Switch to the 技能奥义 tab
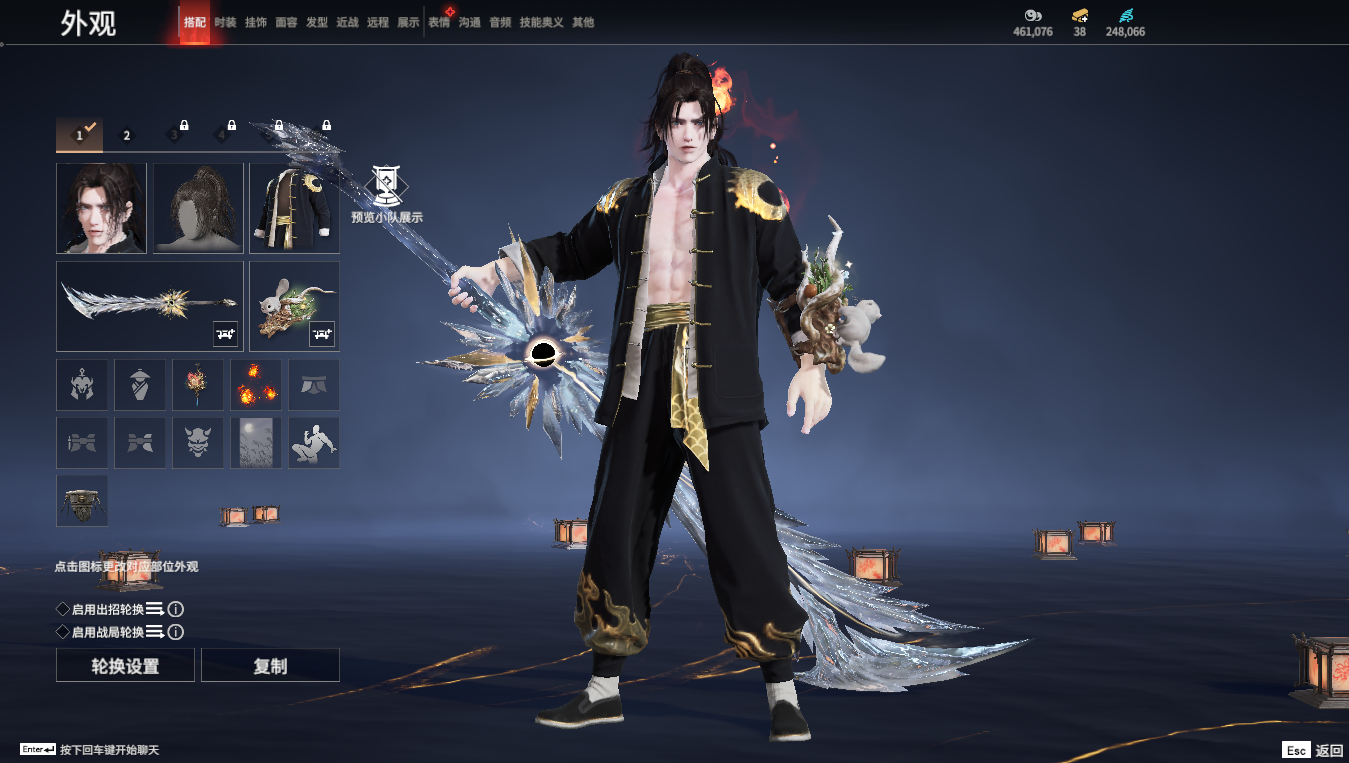The width and height of the screenshot is (1349, 763). pos(541,22)
